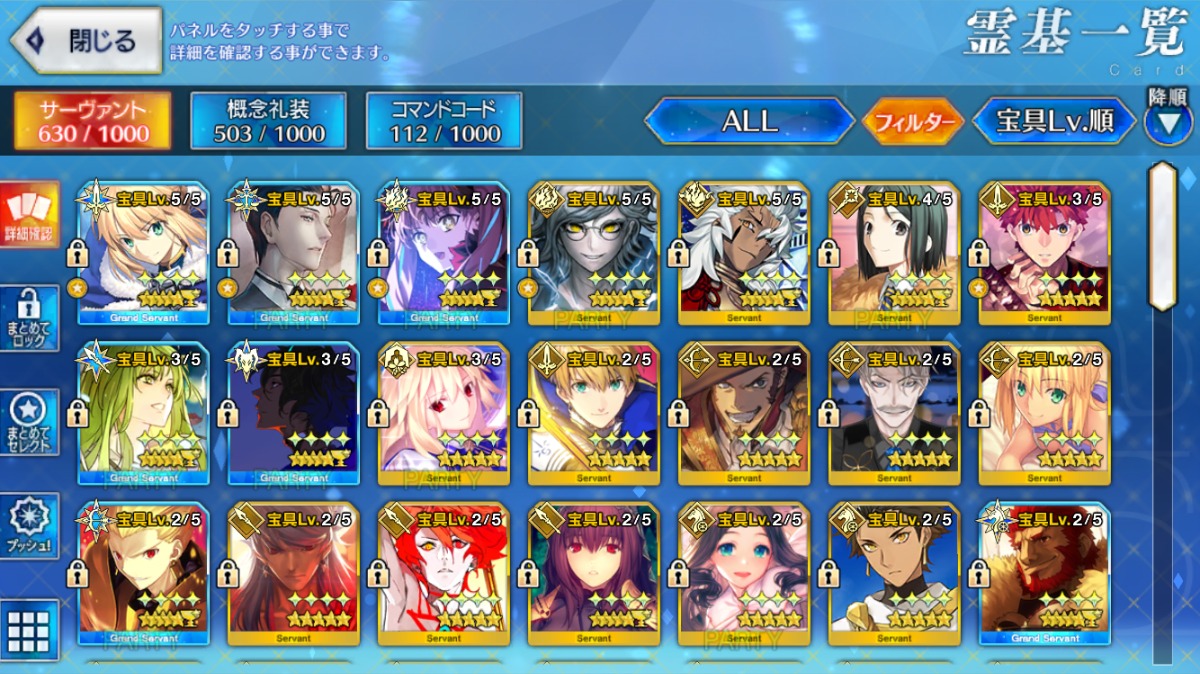This screenshot has width=1200, height=674.
Task: Change the 宝具Lv.順 sort order
Action: 1054,122
